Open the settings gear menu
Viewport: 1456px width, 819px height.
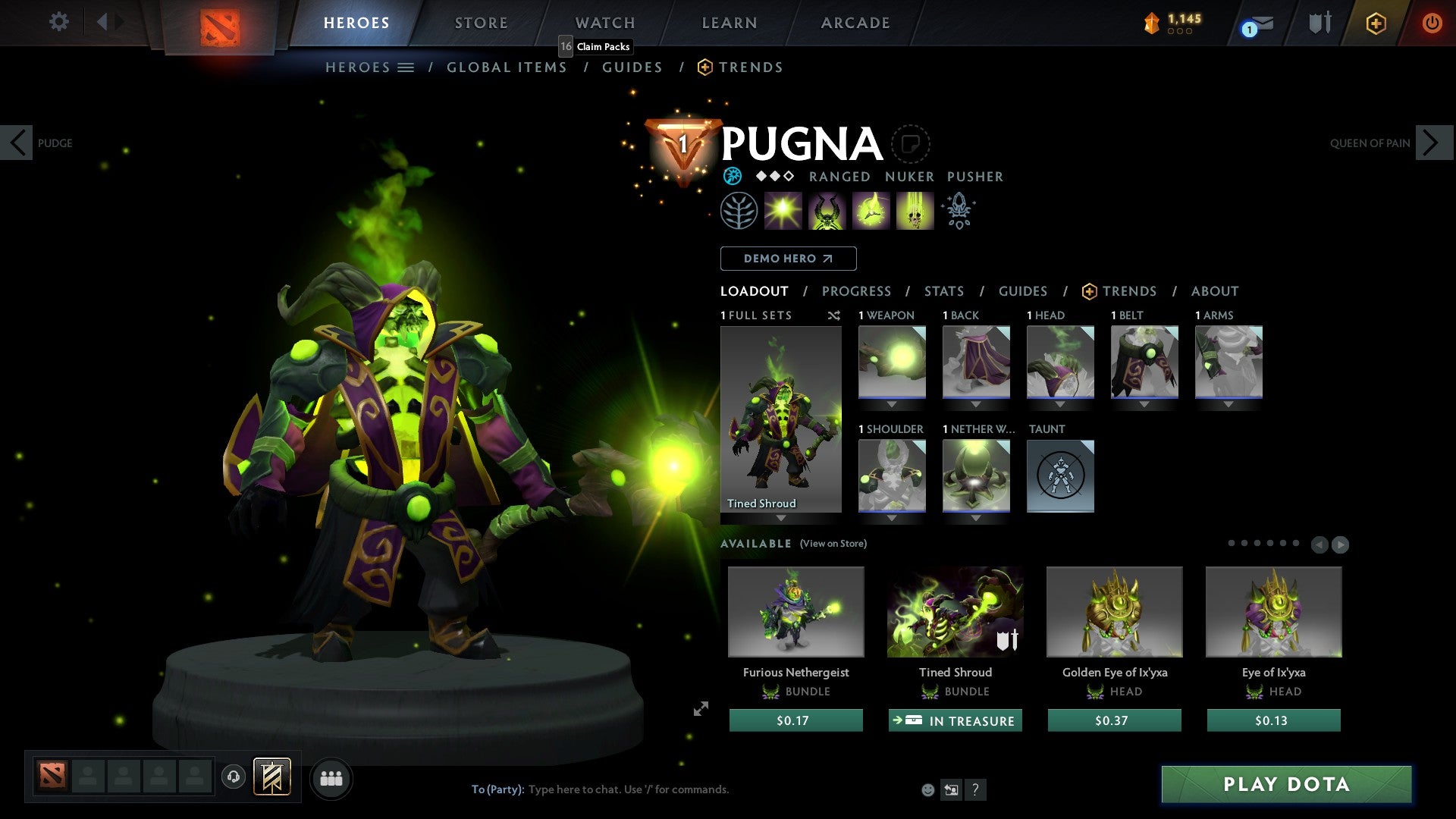point(58,22)
